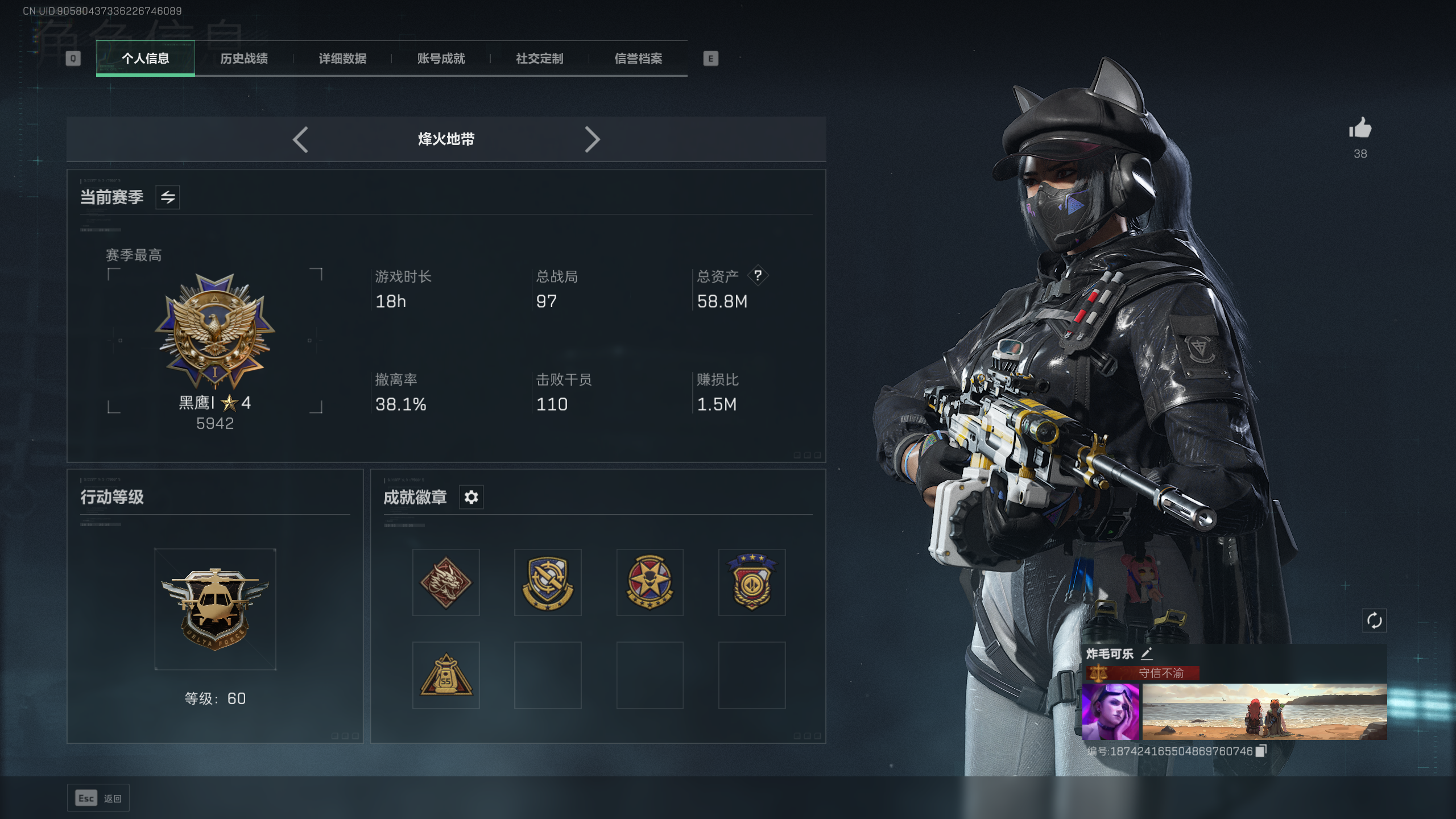This screenshot has width=1456, height=819.
Task: Switch to the 历史战绩 tab
Action: tap(244, 59)
